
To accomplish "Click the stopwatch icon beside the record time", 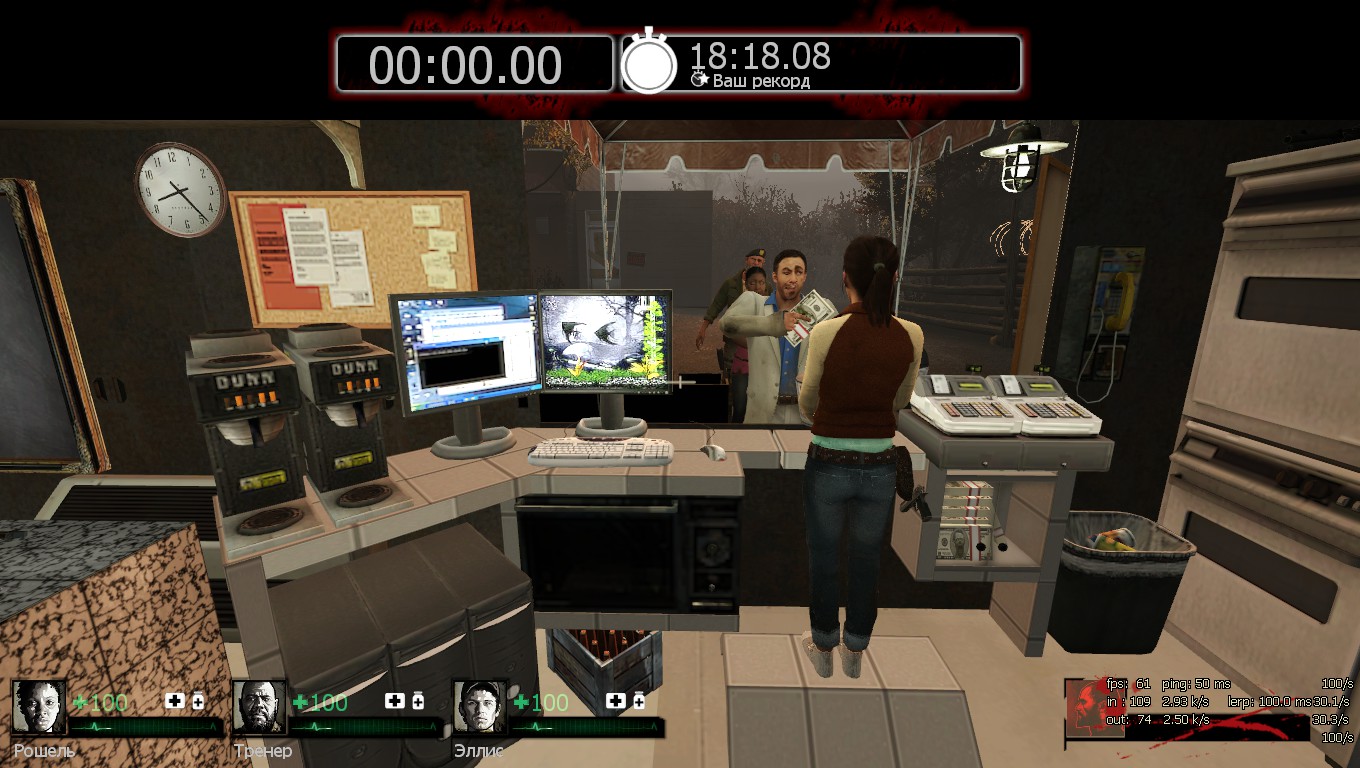I will (649, 63).
